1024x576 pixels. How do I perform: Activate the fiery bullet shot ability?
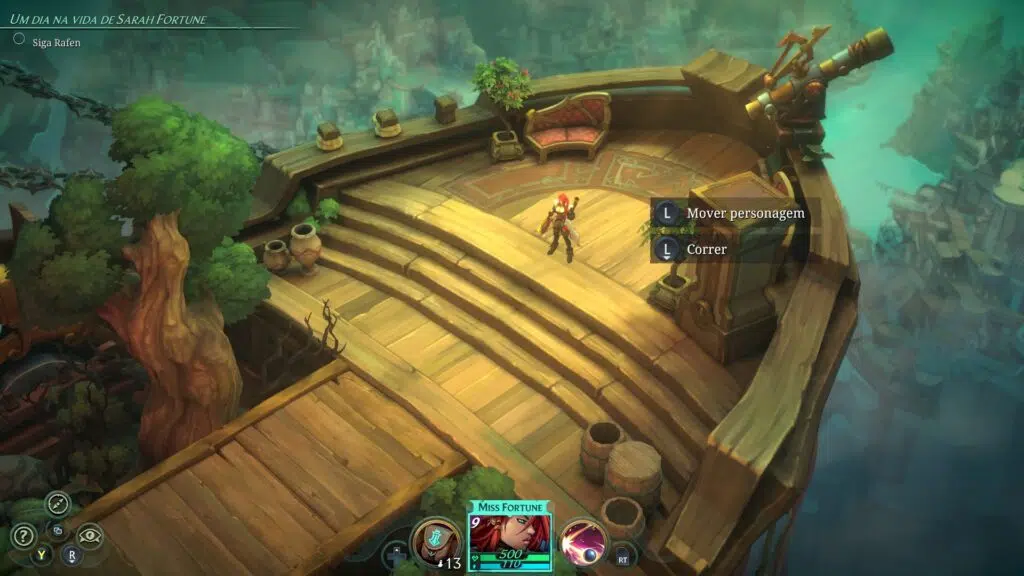coord(583,540)
